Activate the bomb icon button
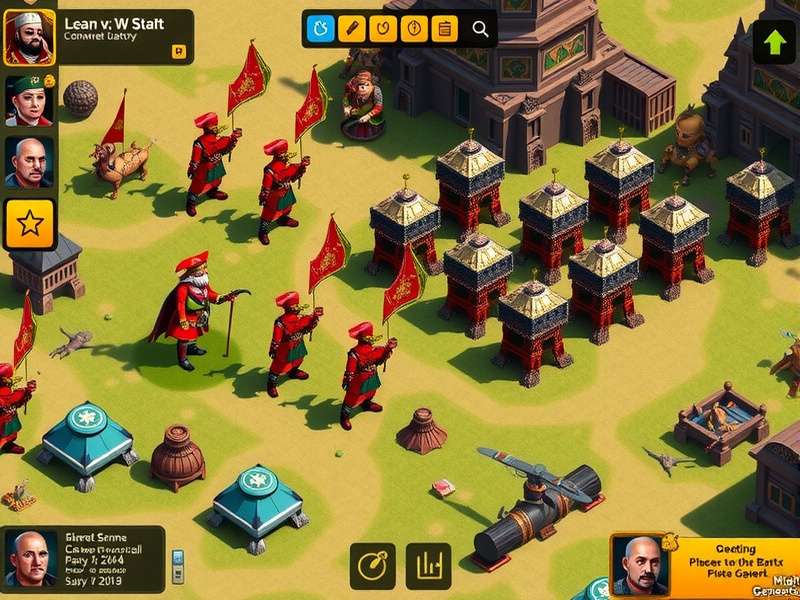 click(372, 566)
